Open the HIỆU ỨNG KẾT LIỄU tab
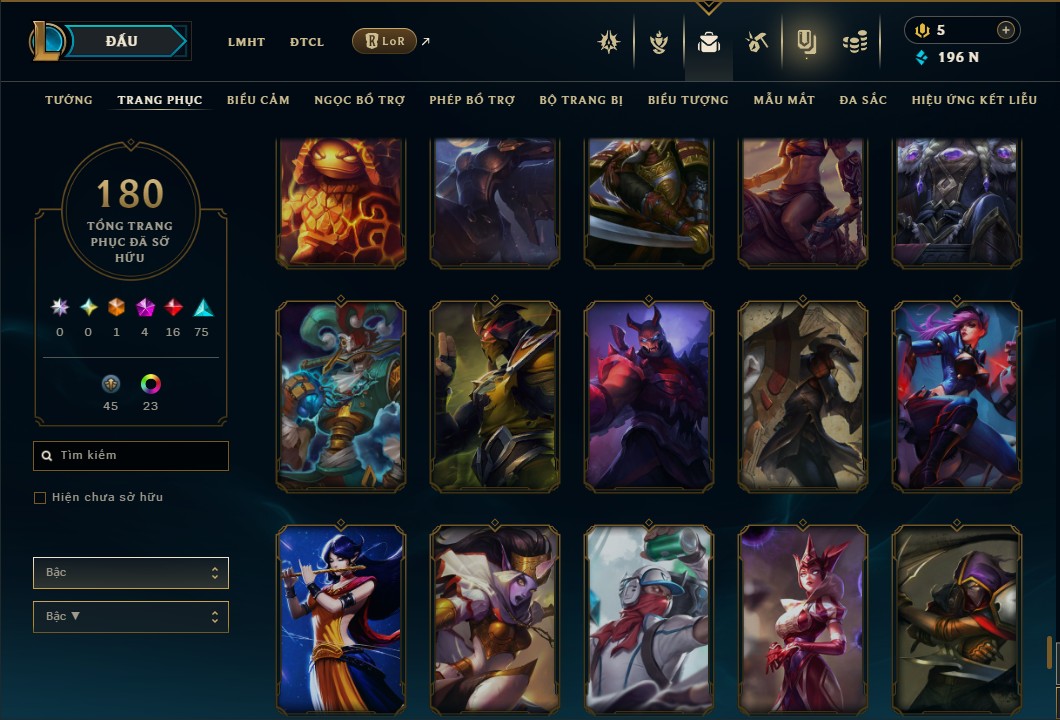The height and width of the screenshot is (720, 1060). (974, 100)
